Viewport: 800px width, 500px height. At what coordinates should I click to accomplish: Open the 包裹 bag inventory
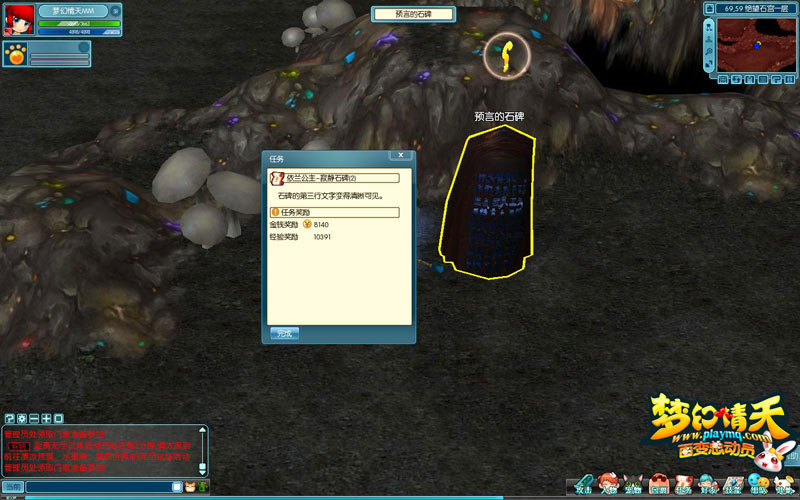pyautogui.click(x=658, y=483)
